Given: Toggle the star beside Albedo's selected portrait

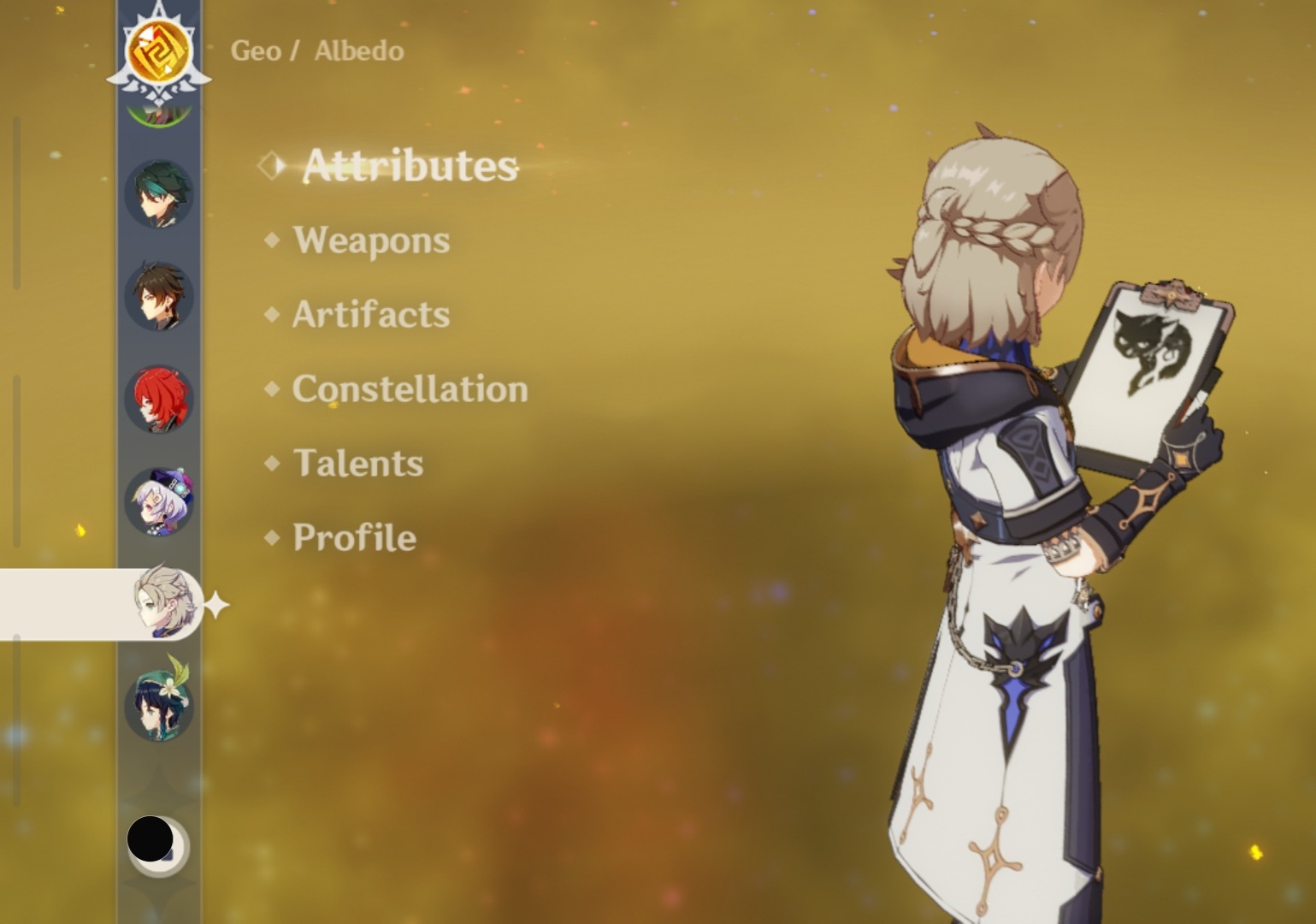Looking at the screenshot, I should click(215, 604).
